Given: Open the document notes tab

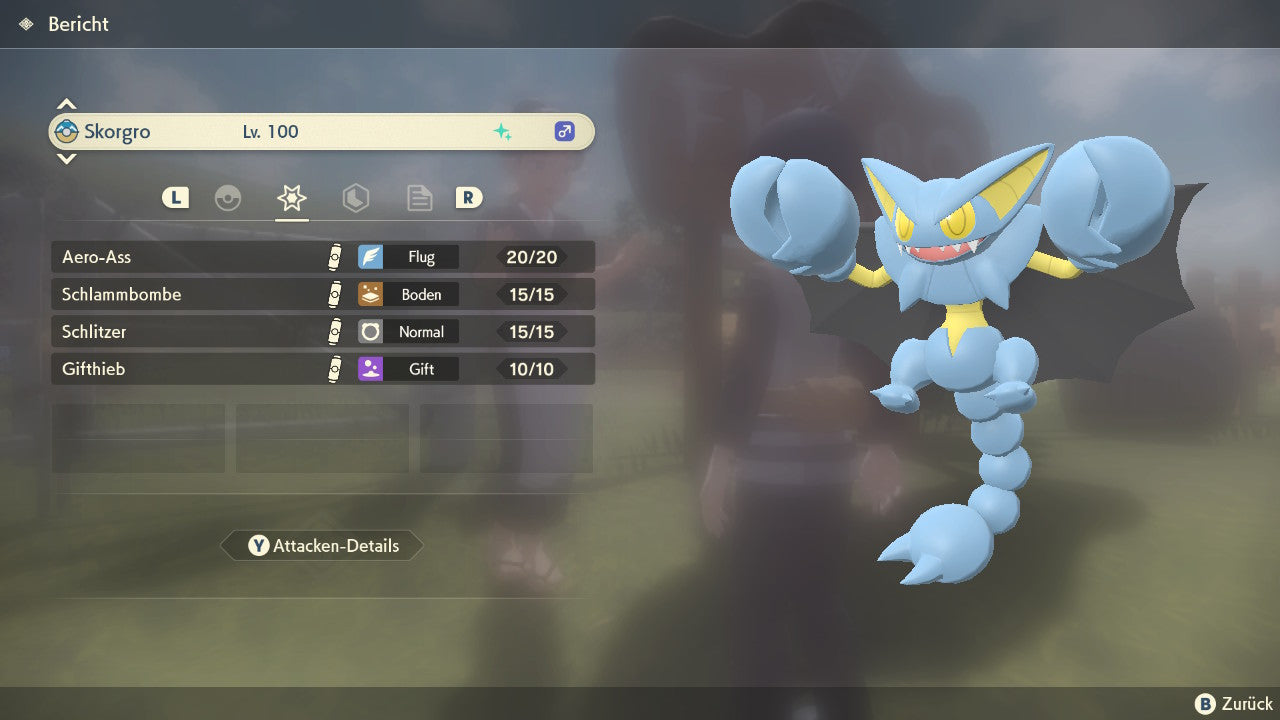Looking at the screenshot, I should pyautogui.click(x=419, y=198).
